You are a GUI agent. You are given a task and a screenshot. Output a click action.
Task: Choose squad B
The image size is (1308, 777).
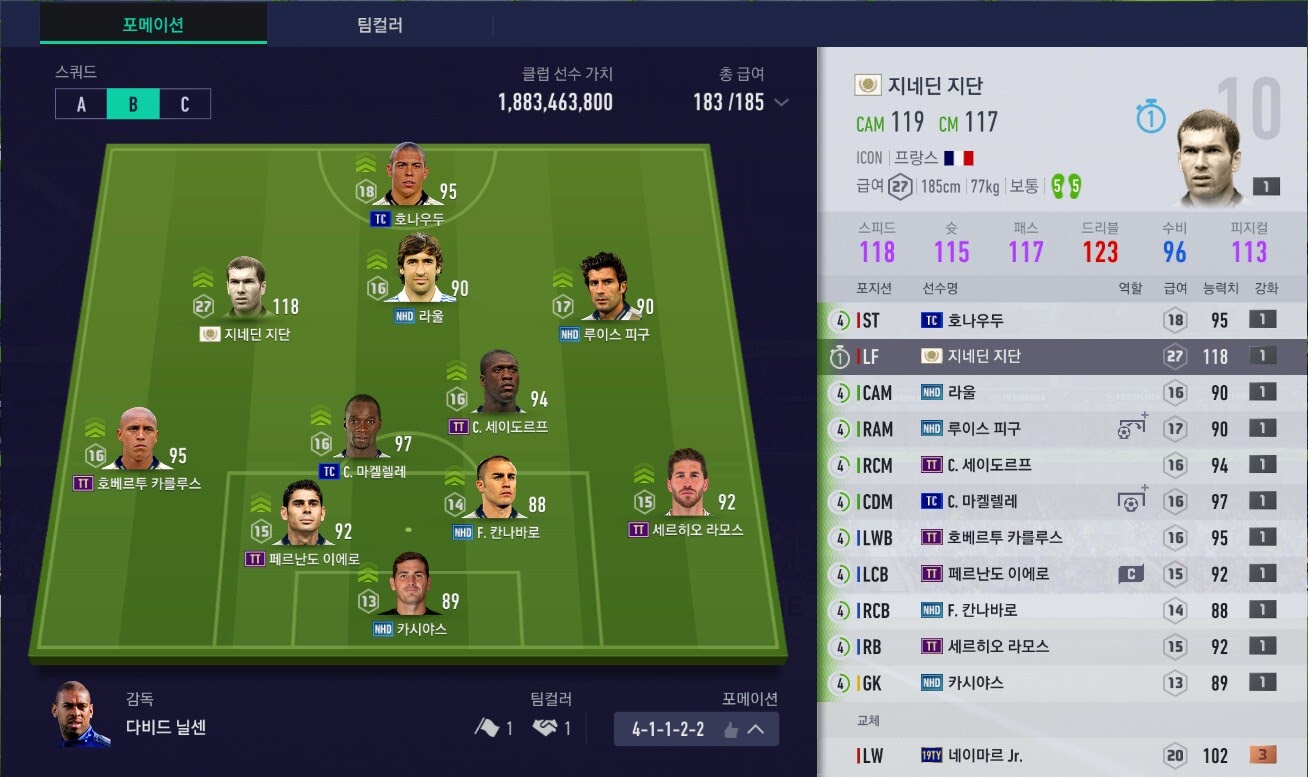(x=133, y=105)
